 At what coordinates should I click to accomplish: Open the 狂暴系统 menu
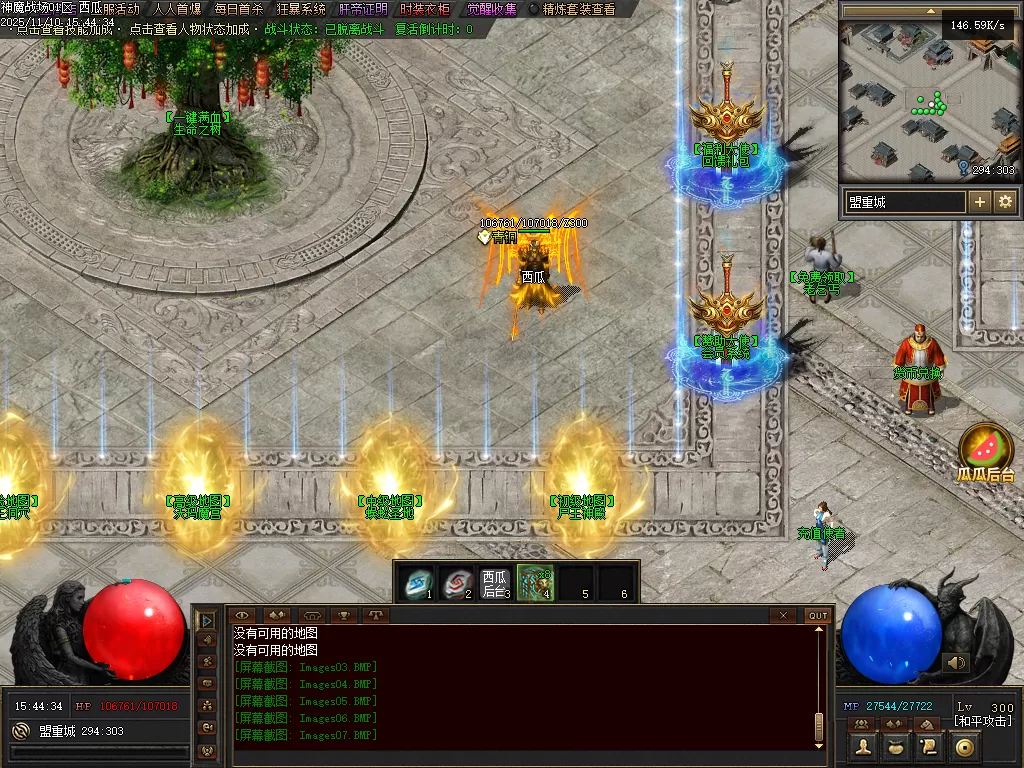(301, 9)
